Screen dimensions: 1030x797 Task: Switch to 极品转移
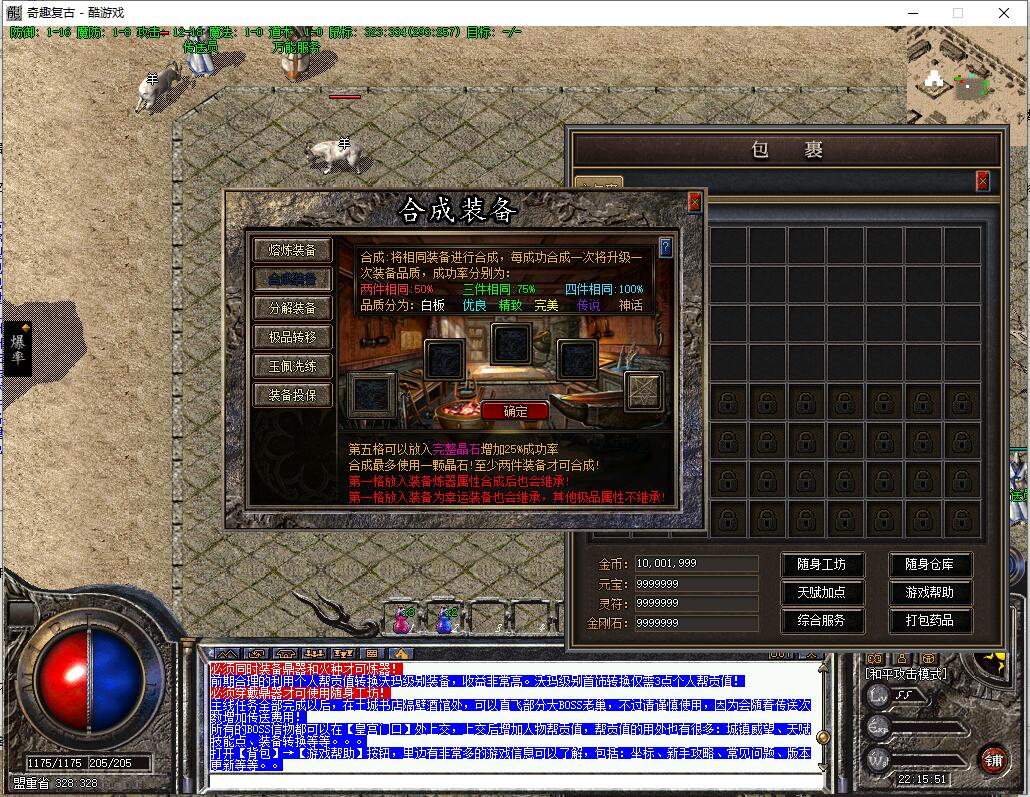[x=291, y=337]
